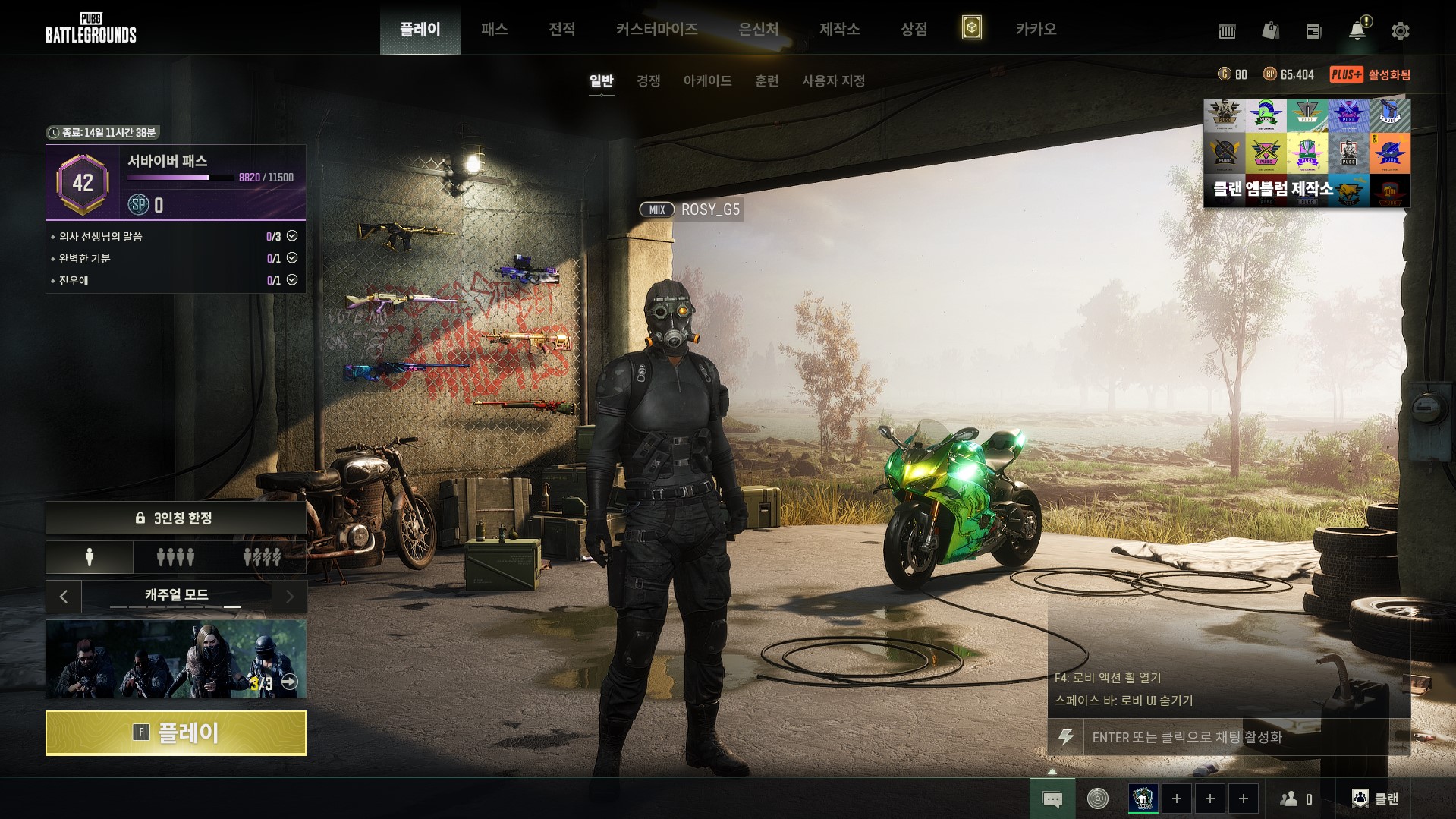Choose the 훈련 training tab
Viewport: 1456px width, 819px height.
click(x=766, y=80)
